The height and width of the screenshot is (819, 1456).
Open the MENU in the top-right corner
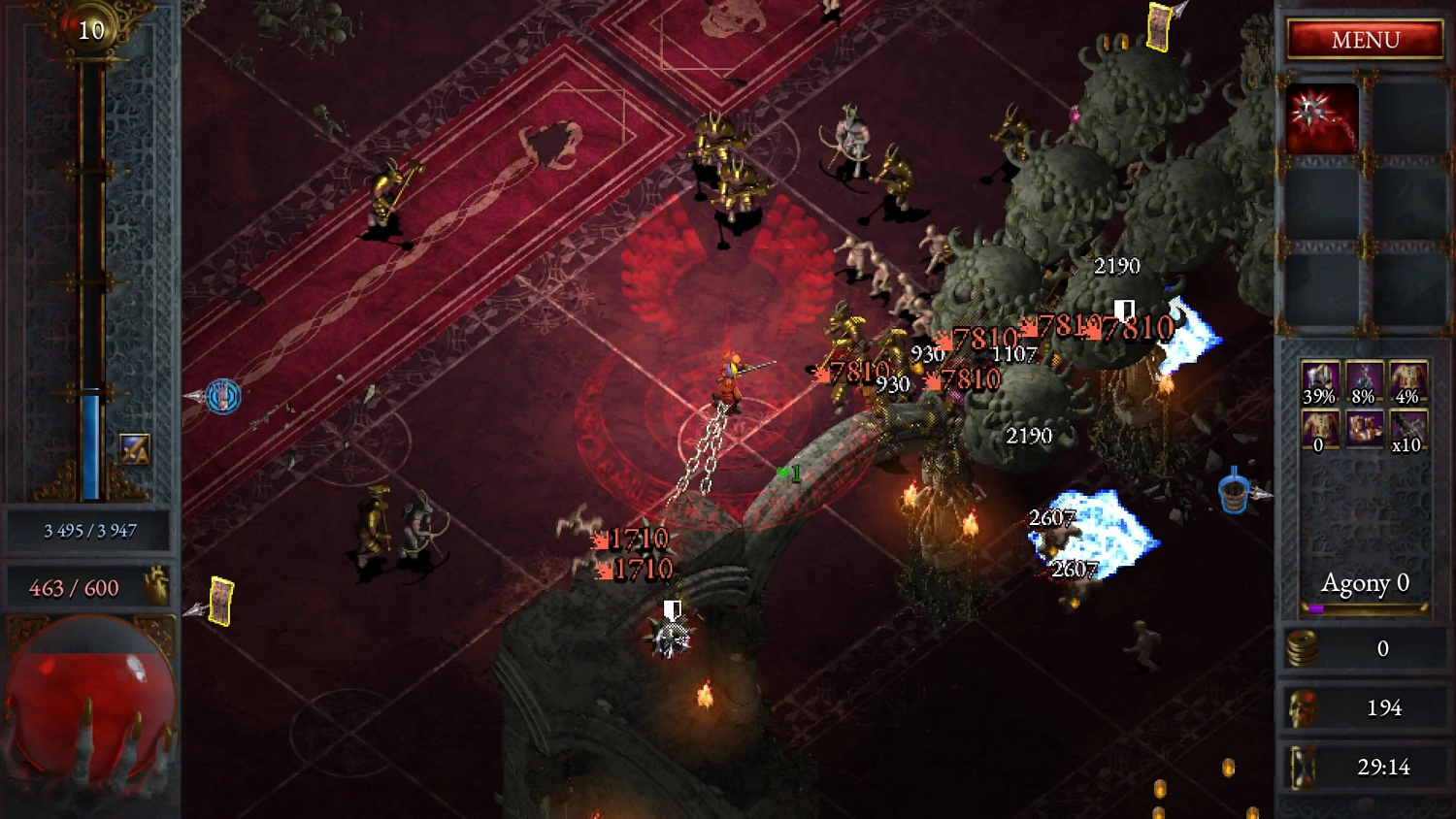(1364, 40)
